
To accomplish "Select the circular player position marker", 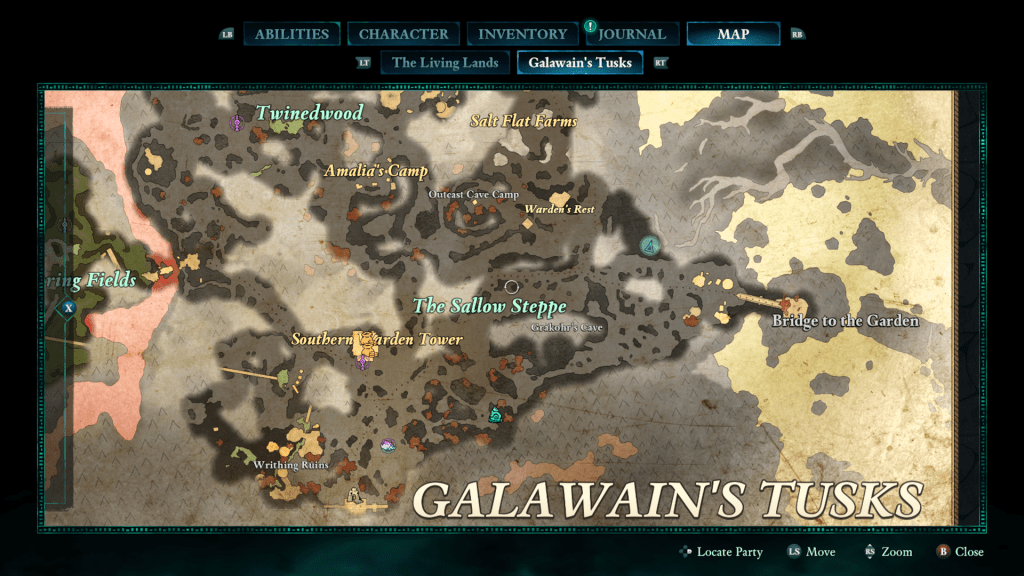I will 511,287.
